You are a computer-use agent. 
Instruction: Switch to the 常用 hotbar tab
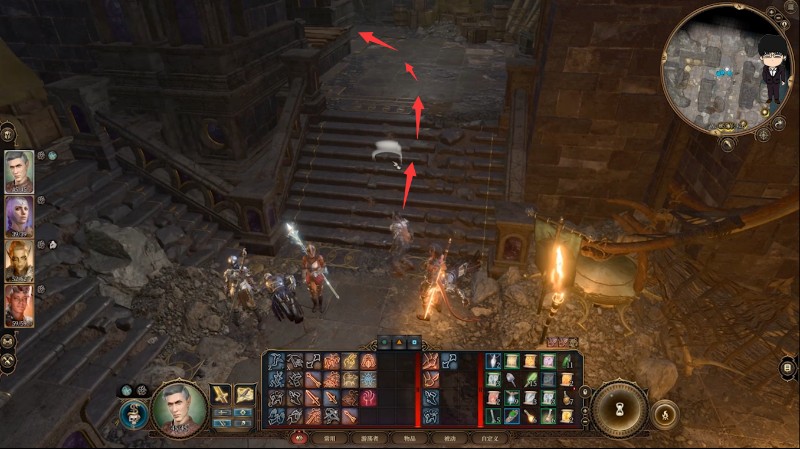pos(328,438)
